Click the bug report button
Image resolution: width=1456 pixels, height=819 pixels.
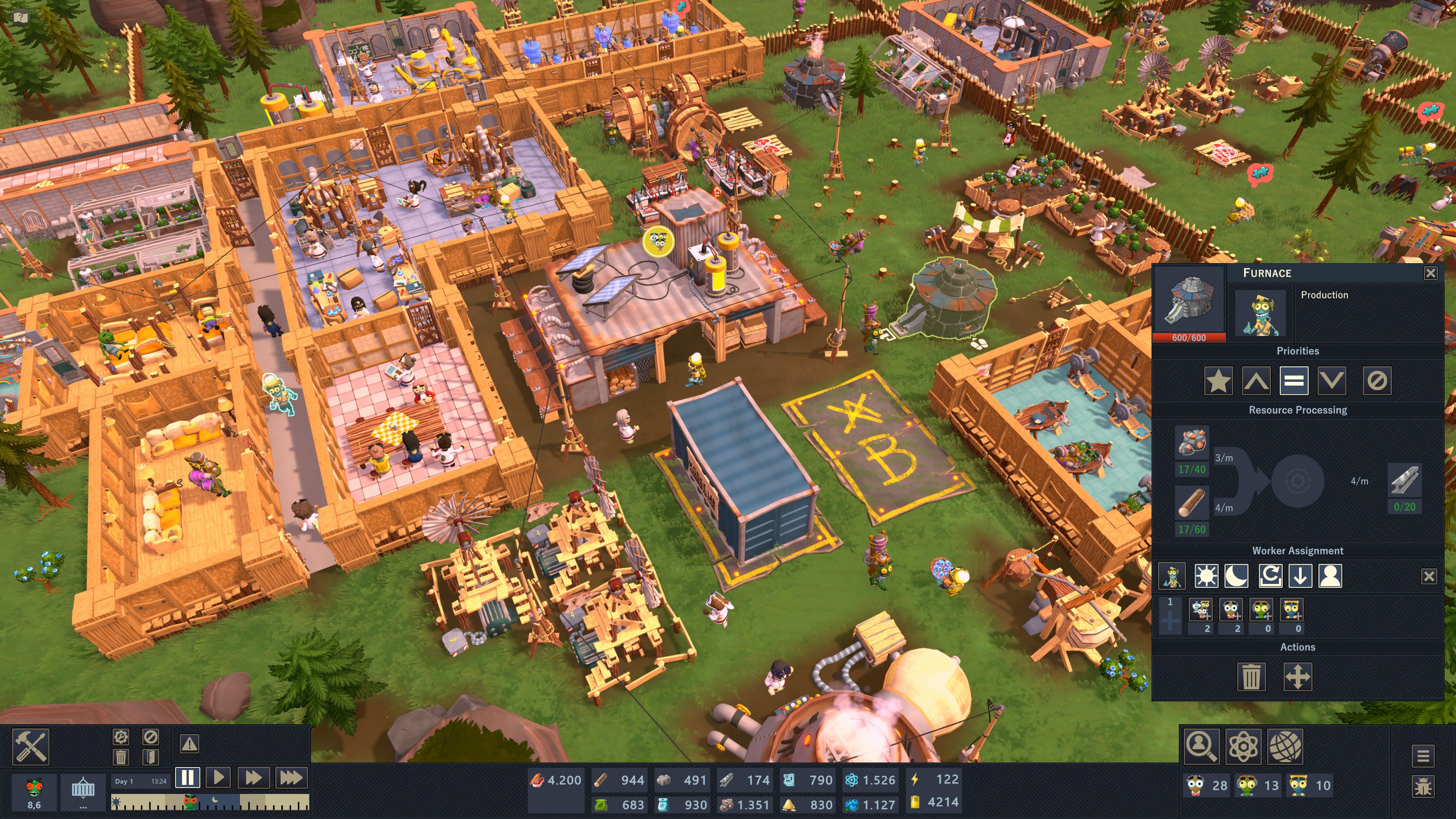click(x=1423, y=787)
